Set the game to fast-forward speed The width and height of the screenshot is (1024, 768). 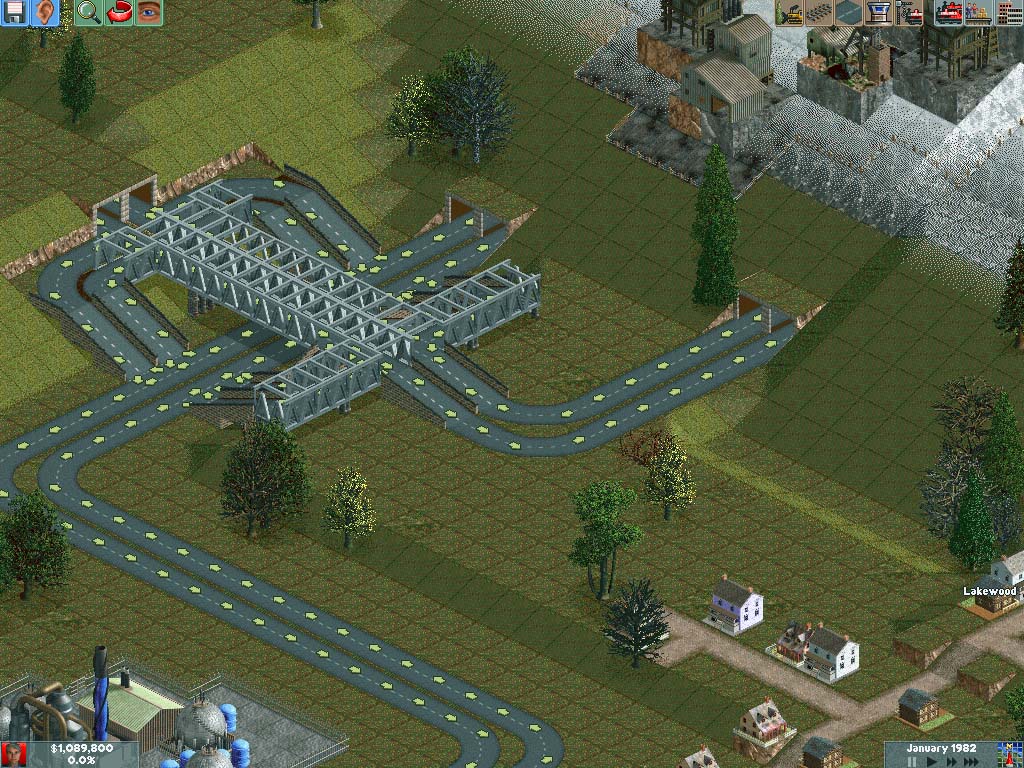click(x=950, y=761)
